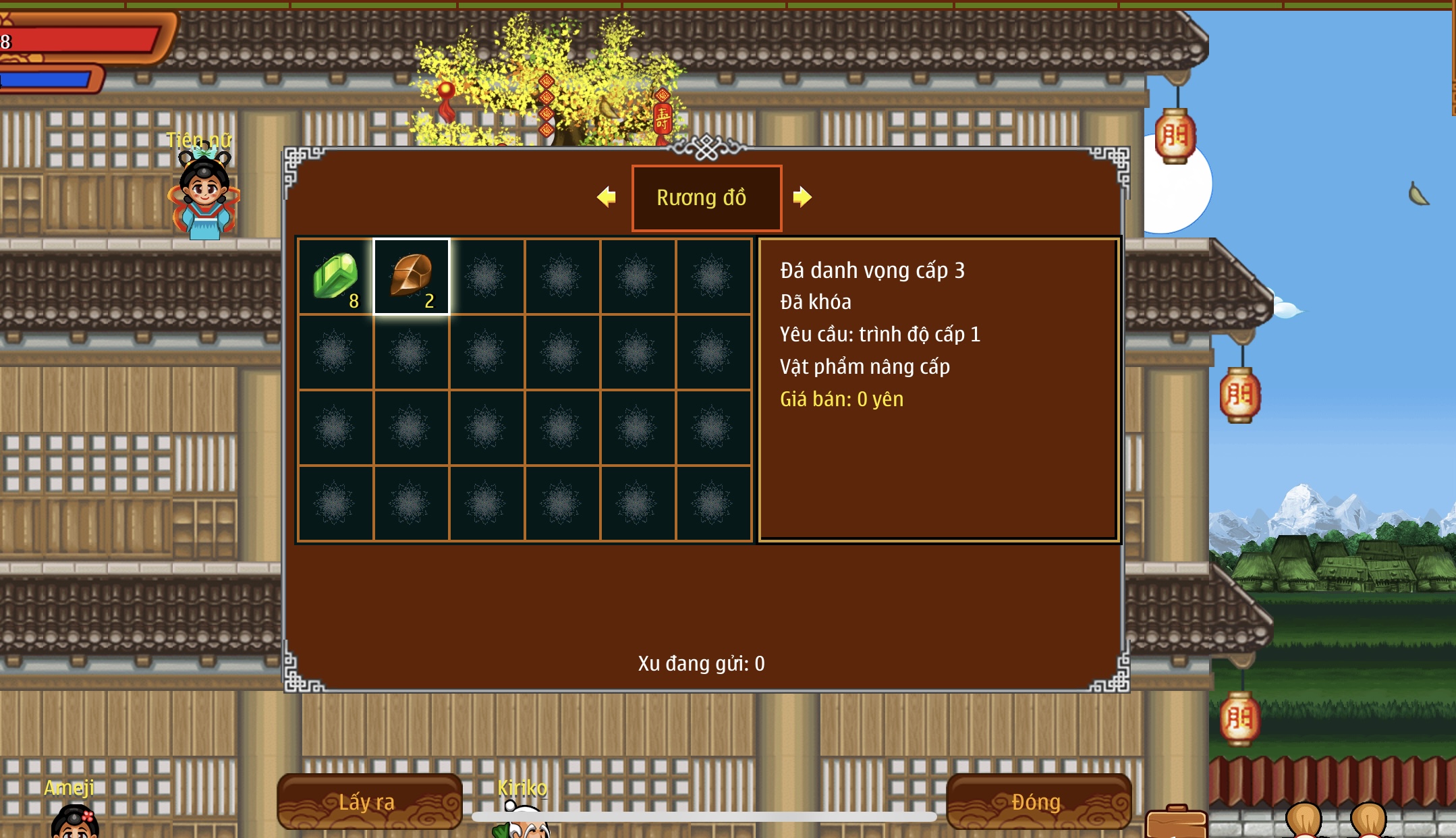Image resolution: width=1456 pixels, height=838 pixels.
Task: Select the brown Đá danh vọng stone slot
Action: click(412, 277)
